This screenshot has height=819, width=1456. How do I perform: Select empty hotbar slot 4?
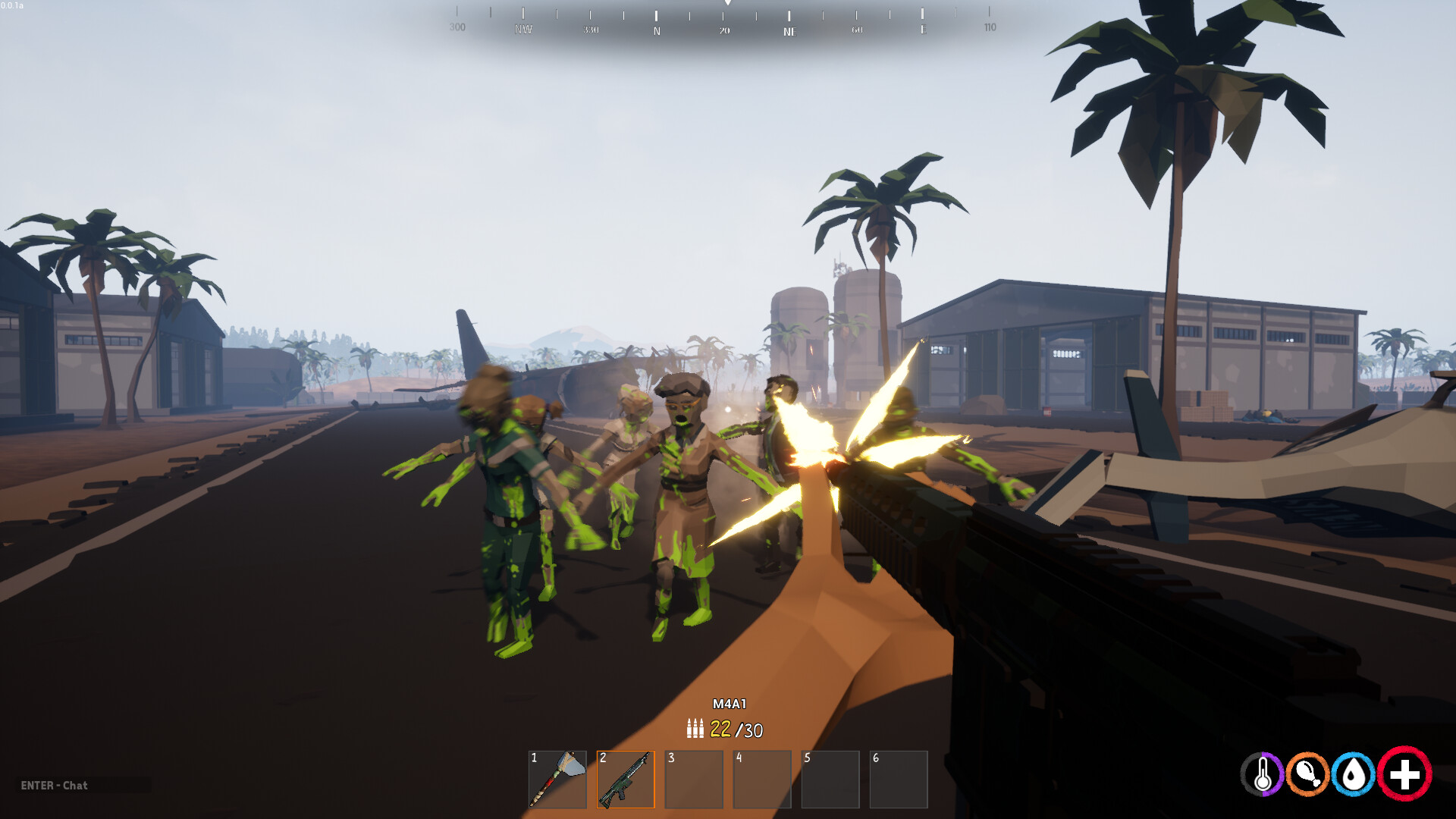pyautogui.click(x=762, y=779)
